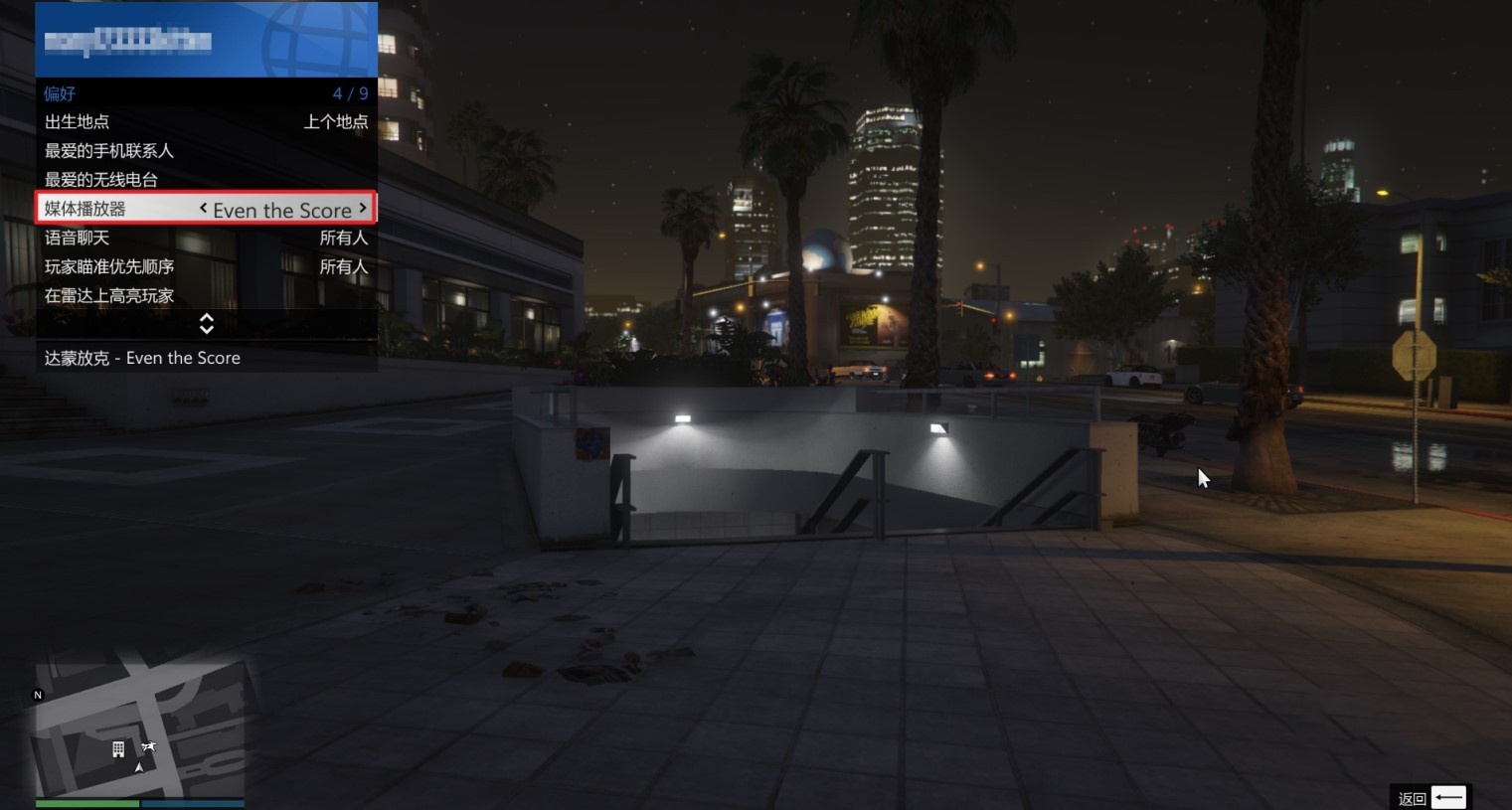The width and height of the screenshot is (1512, 810).
Task: Click the up-down scroll arrows in menu
Action: tap(207, 324)
